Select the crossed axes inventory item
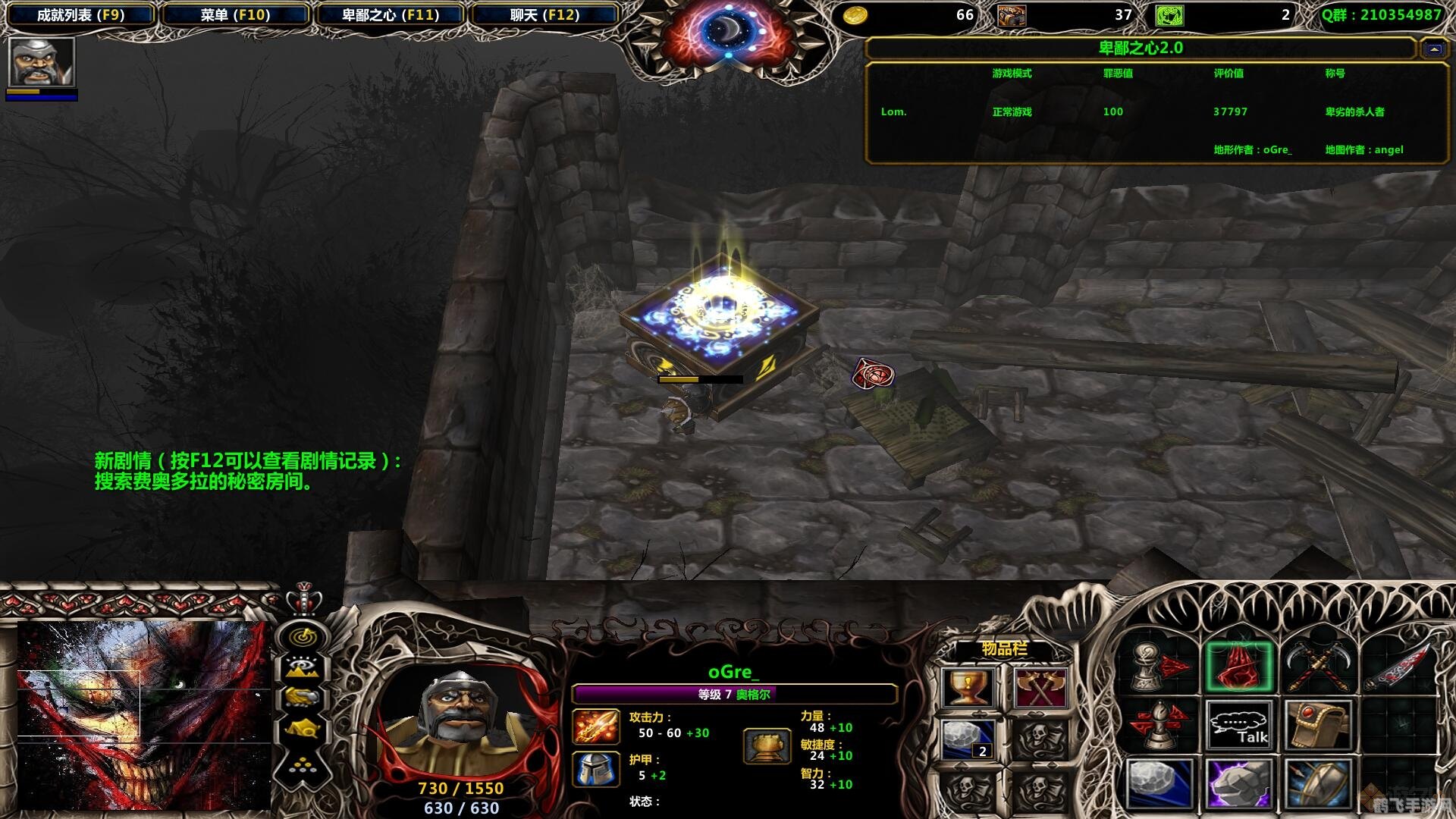The width and height of the screenshot is (1456, 819). coord(1039,689)
